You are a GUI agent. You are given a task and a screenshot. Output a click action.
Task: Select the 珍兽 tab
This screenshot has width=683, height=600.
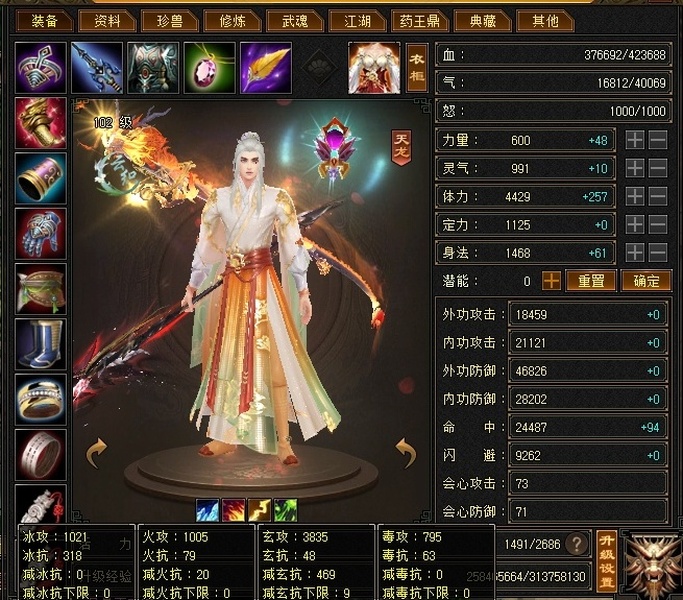[170, 21]
